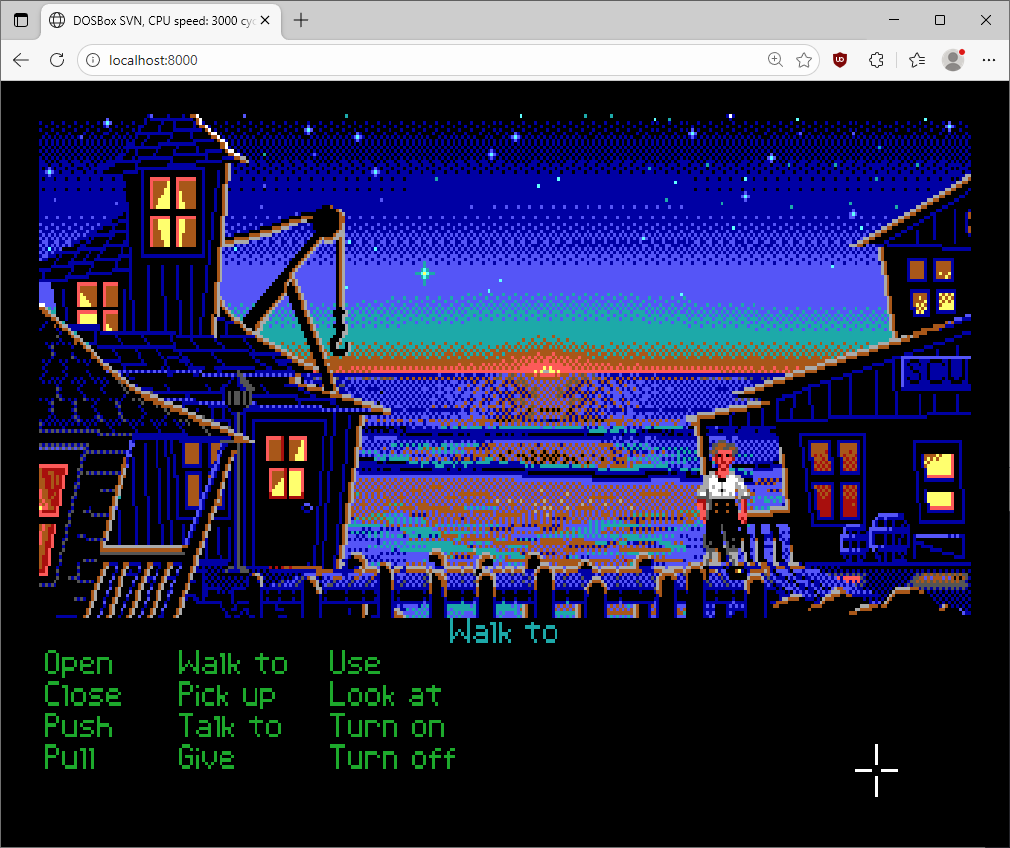Refresh the browser page
This screenshot has height=848, width=1010.
point(57,60)
